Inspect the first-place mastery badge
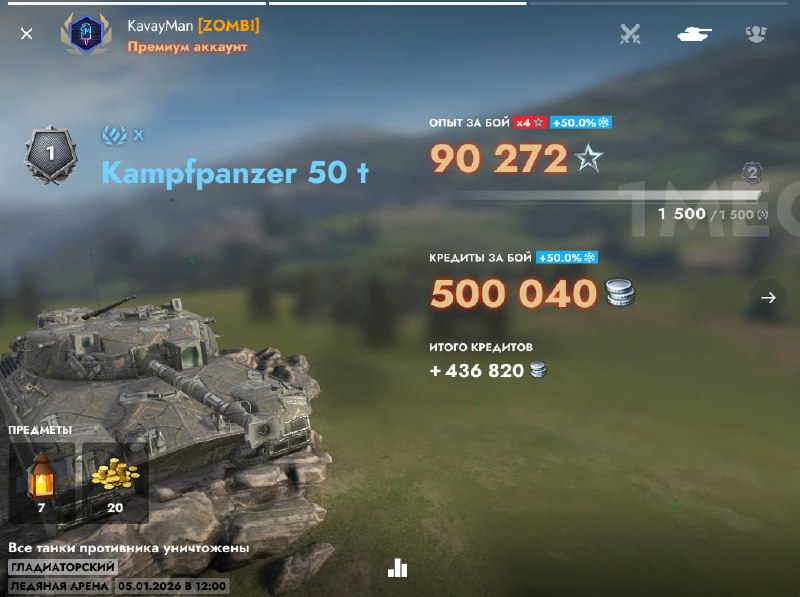 50,157
